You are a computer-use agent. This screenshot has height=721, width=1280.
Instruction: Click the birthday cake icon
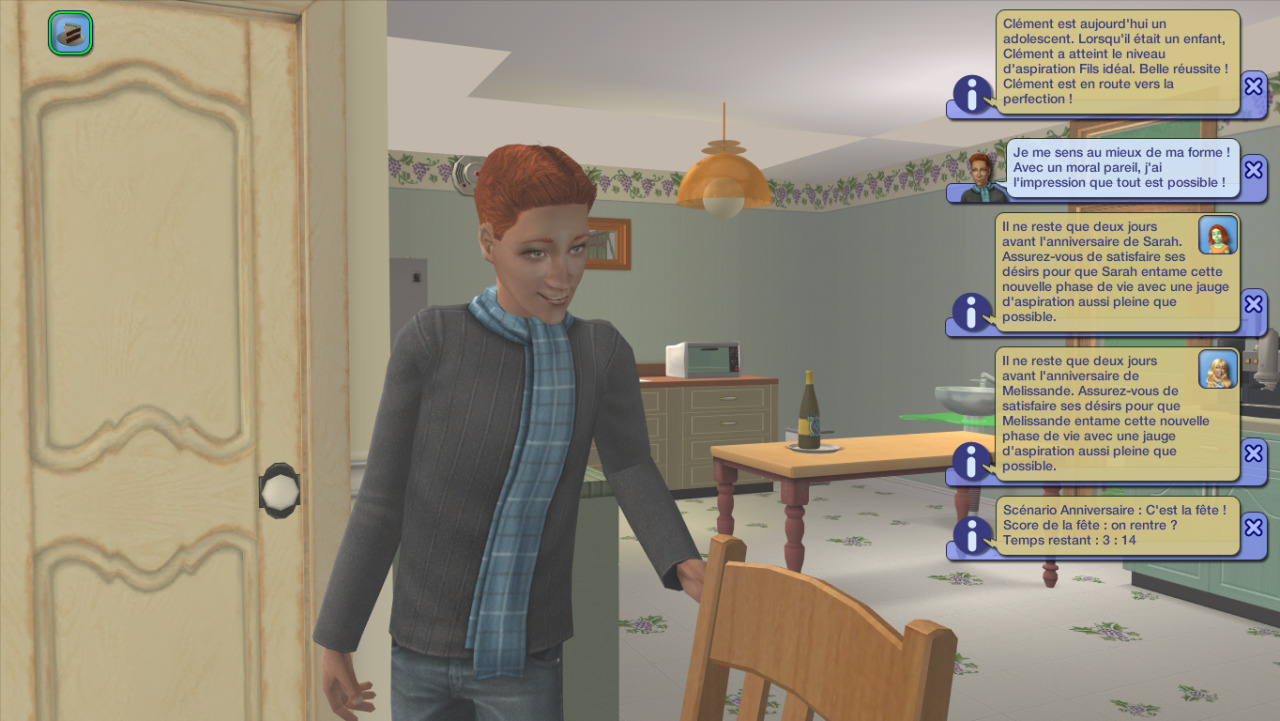pos(70,33)
